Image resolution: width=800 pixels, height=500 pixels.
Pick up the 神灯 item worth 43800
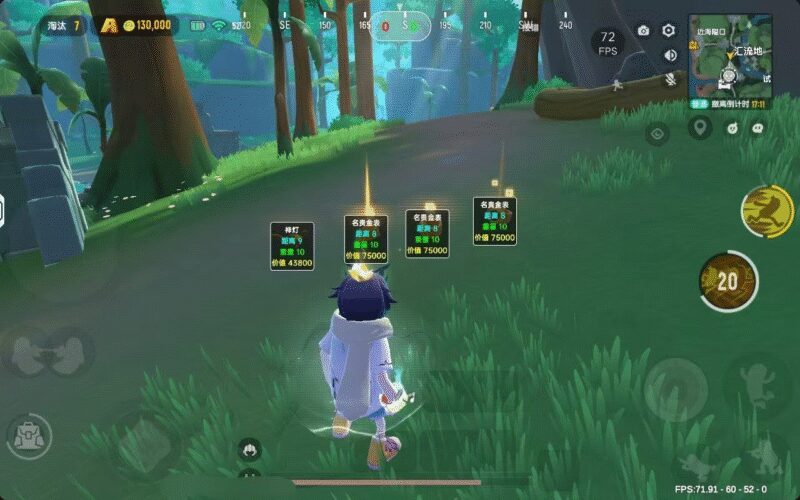click(292, 246)
